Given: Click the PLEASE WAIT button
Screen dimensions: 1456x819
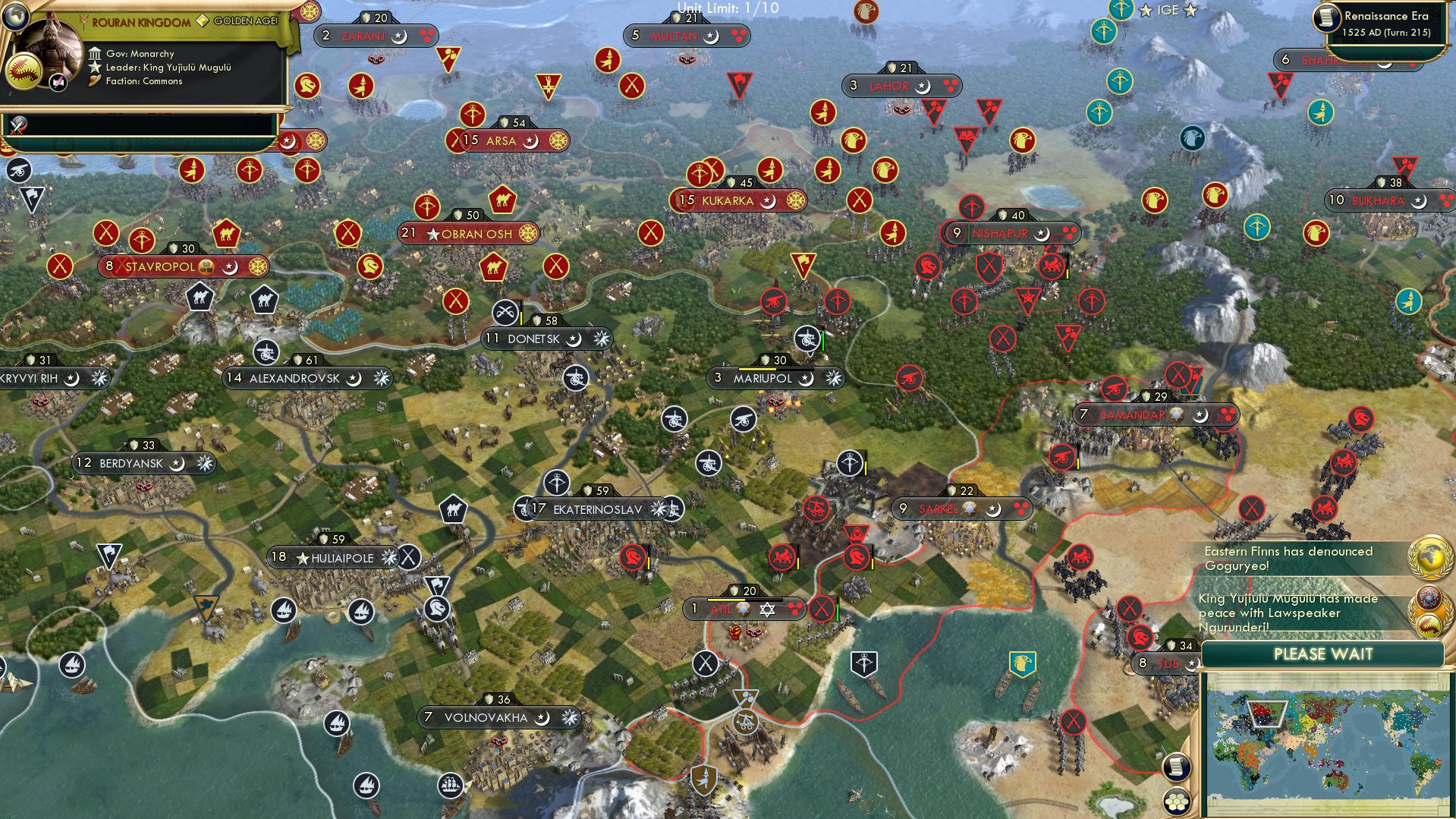Looking at the screenshot, I should (x=1324, y=654).
